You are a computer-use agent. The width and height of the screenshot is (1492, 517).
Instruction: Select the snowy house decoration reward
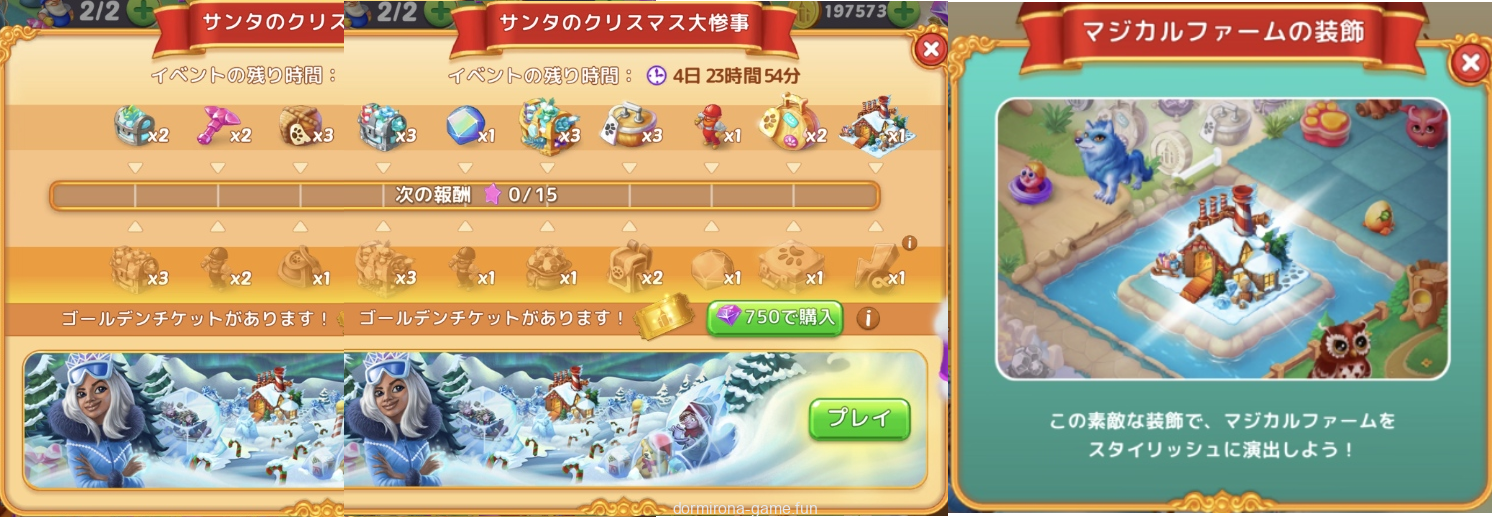coord(872,127)
